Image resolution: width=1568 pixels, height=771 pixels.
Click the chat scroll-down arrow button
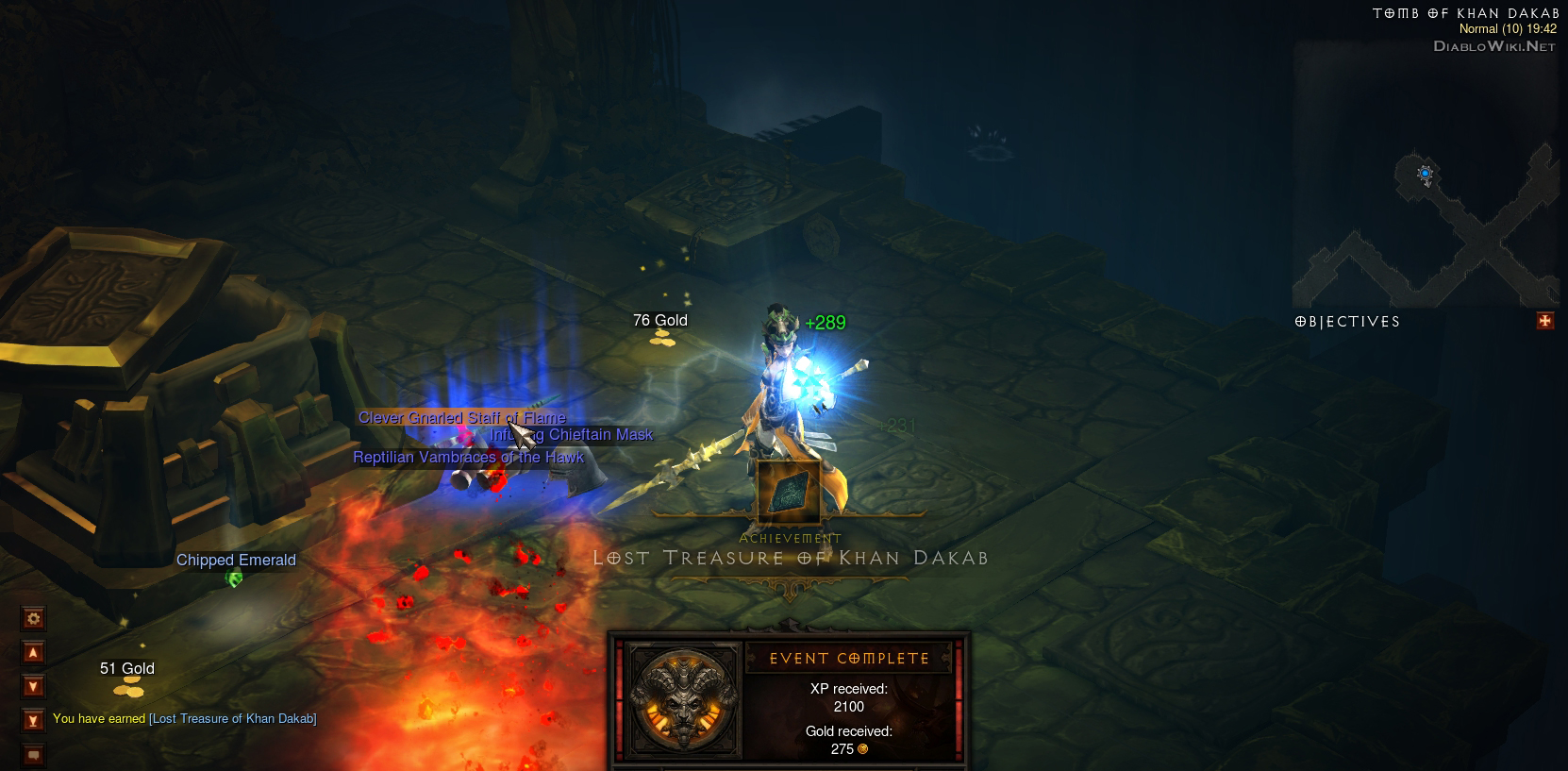[34, 686]
